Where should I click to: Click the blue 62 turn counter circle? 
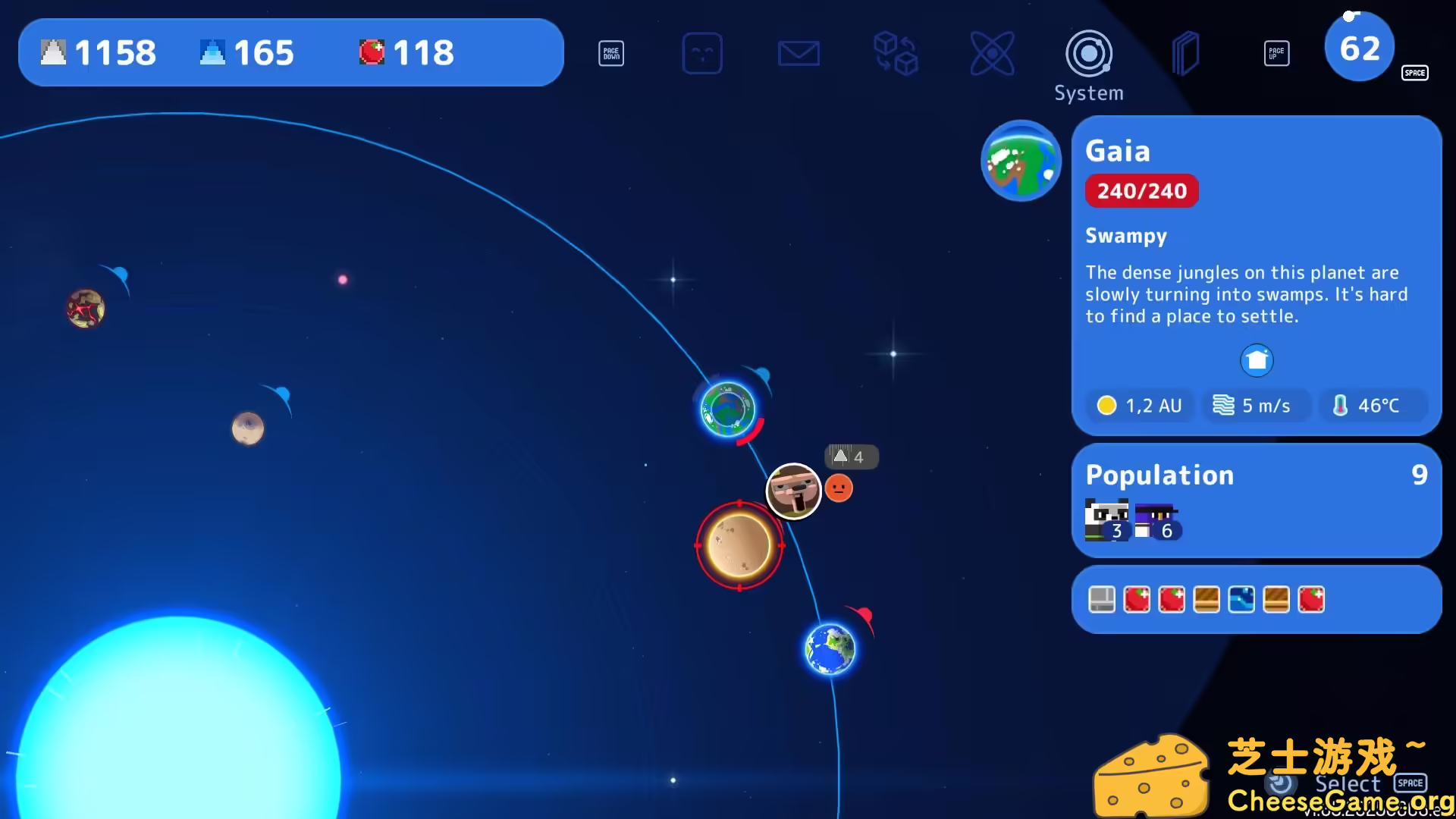[1359, 47]
